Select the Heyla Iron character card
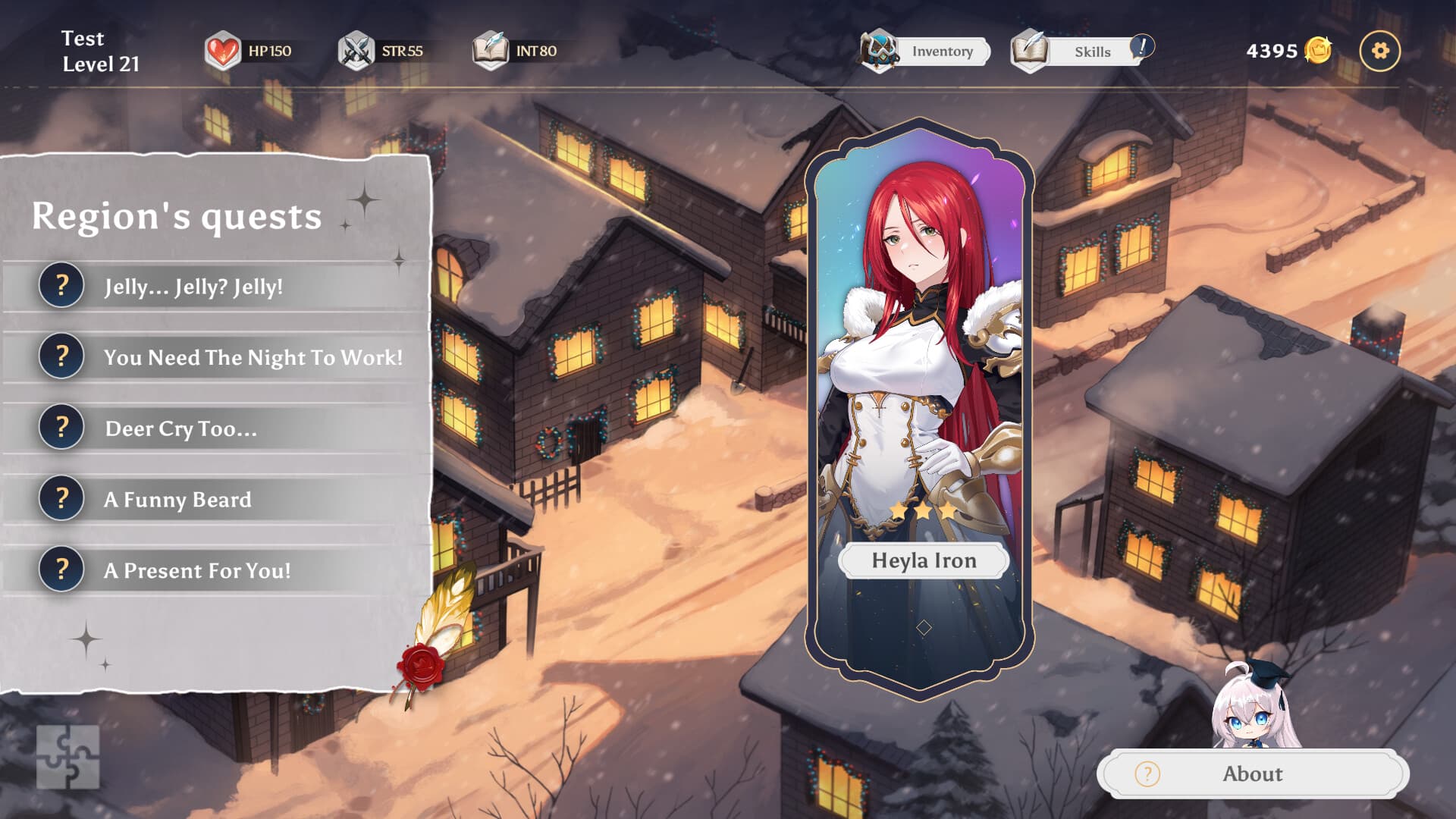The height and width of the screenshot is (819, 1456). (920, 402)
